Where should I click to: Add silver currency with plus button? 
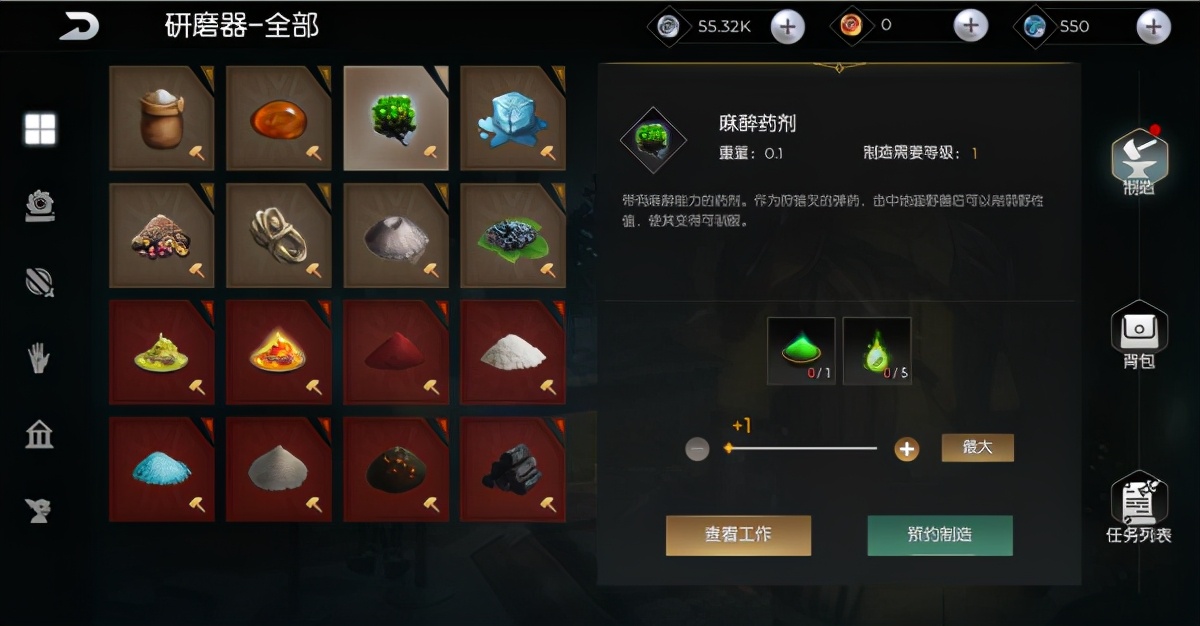coord(788,27)
